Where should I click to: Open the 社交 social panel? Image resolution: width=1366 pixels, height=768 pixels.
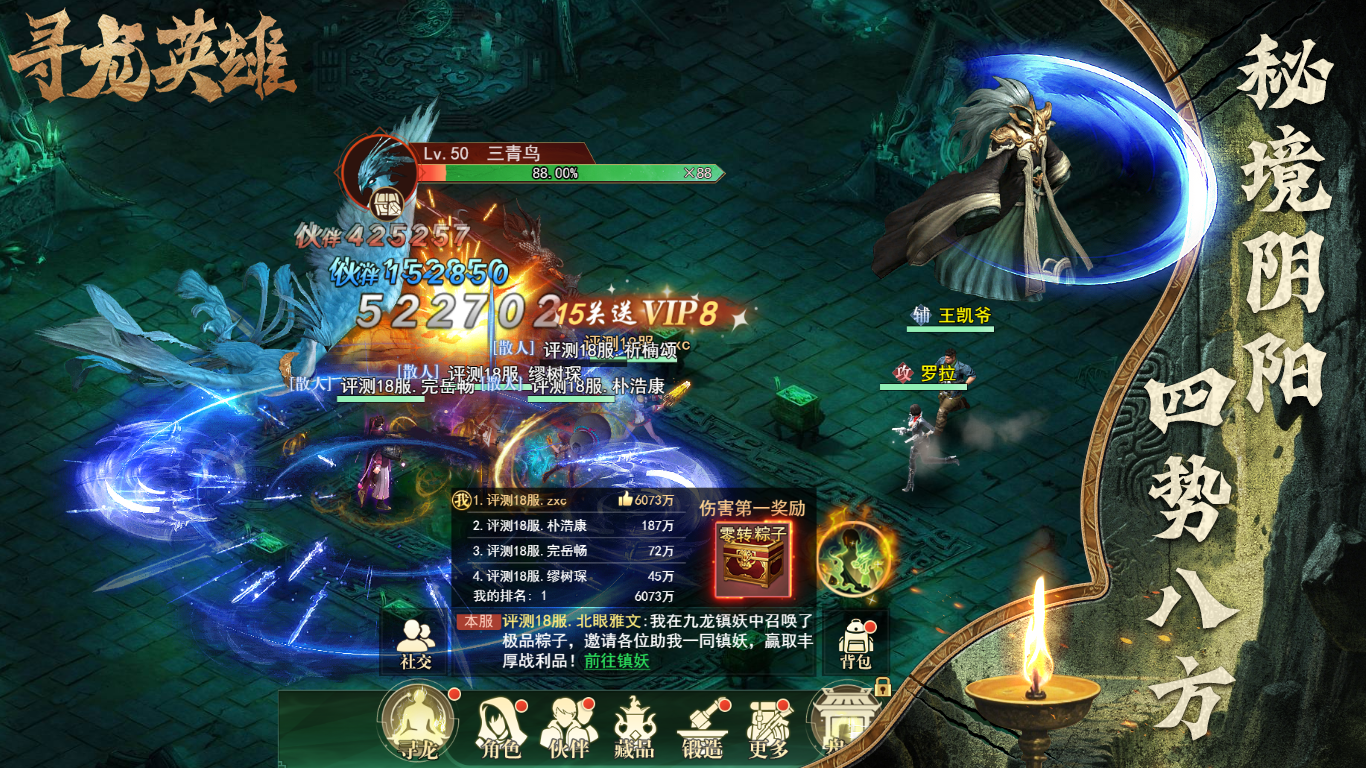pyautogui.click(x=414, y=644)
